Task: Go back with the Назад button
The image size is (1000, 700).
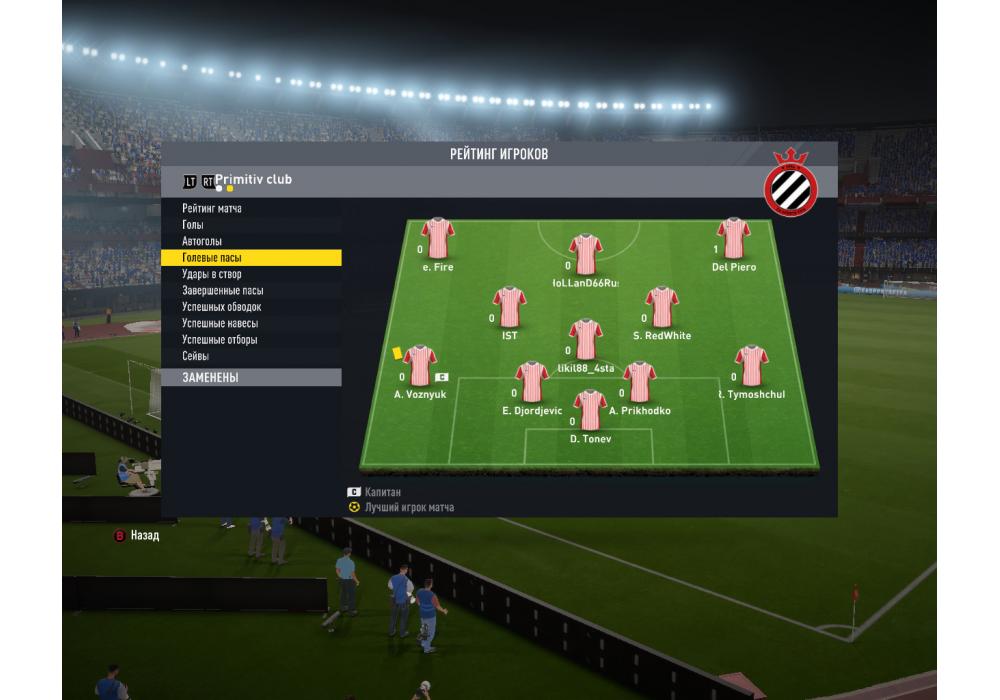Action: pos(136,536)
